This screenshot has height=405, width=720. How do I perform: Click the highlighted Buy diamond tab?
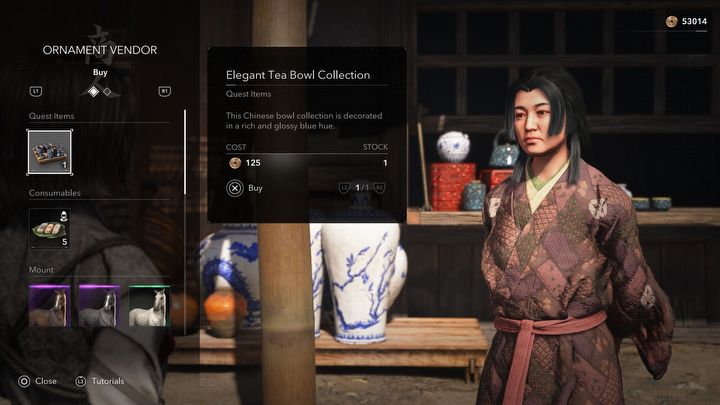tap(94, 91)
